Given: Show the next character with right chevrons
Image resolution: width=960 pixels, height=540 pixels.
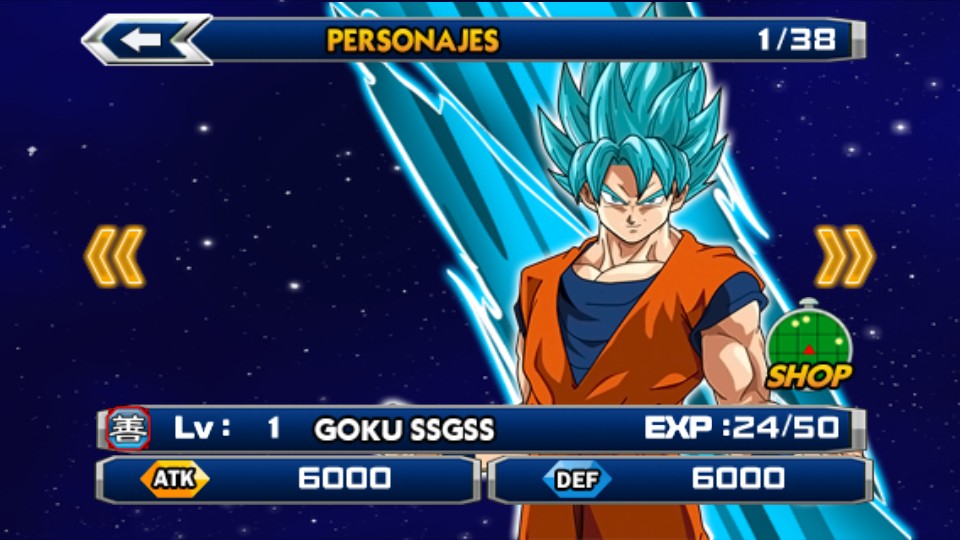Looking at the screenshot, I should pyautogui.click(x=844, y=256).
